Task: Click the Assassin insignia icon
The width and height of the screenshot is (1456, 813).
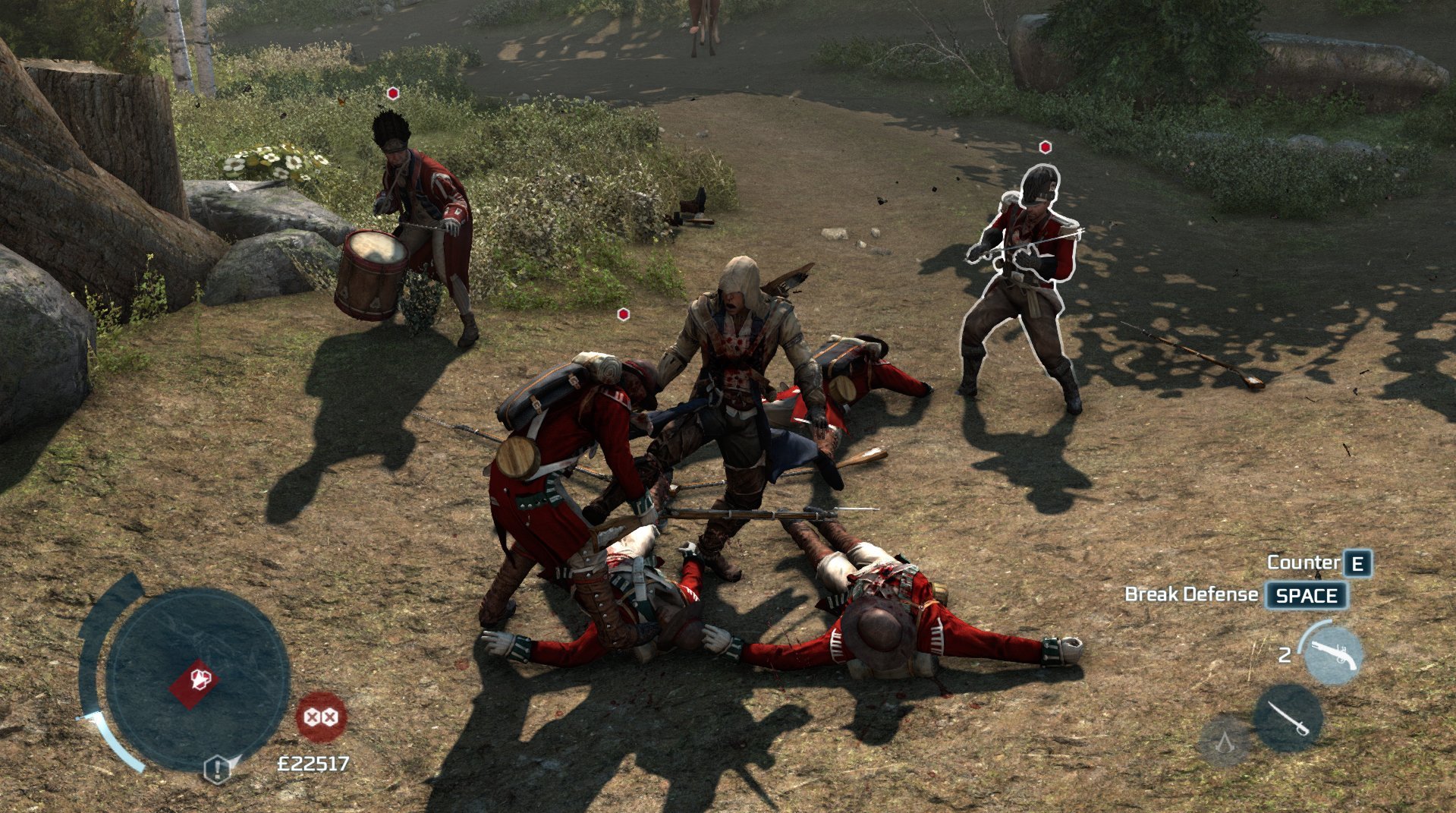Action: [x=1224, y=740]
